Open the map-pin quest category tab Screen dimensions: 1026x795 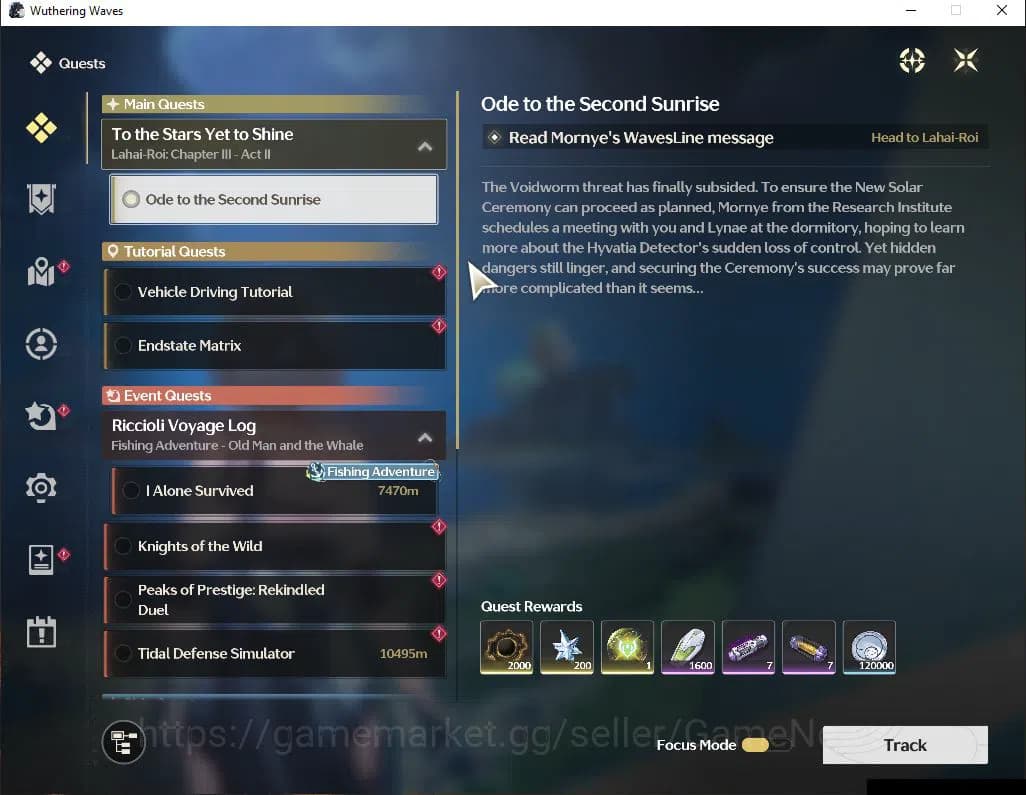tap(41, 272)
